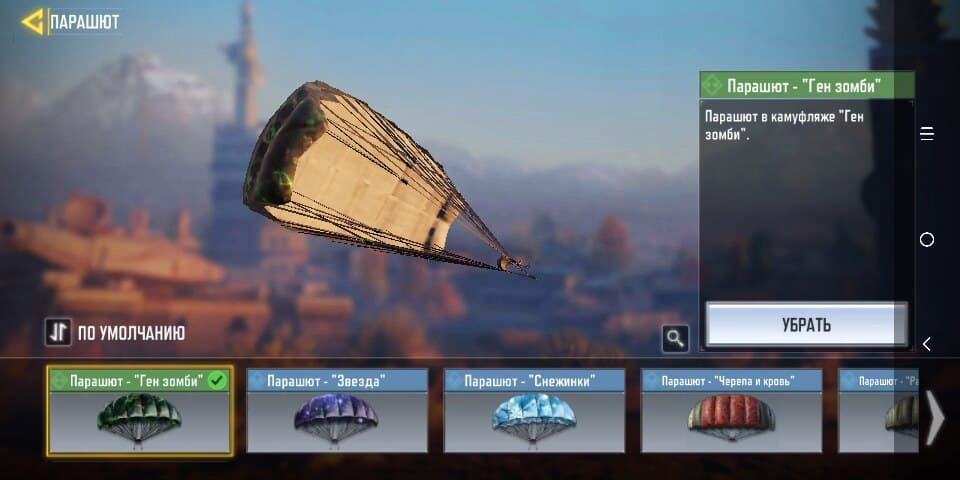960x480 pixels.
Task: Select the "Черепа и кровь" parachute card
Action: coord(731,412)
